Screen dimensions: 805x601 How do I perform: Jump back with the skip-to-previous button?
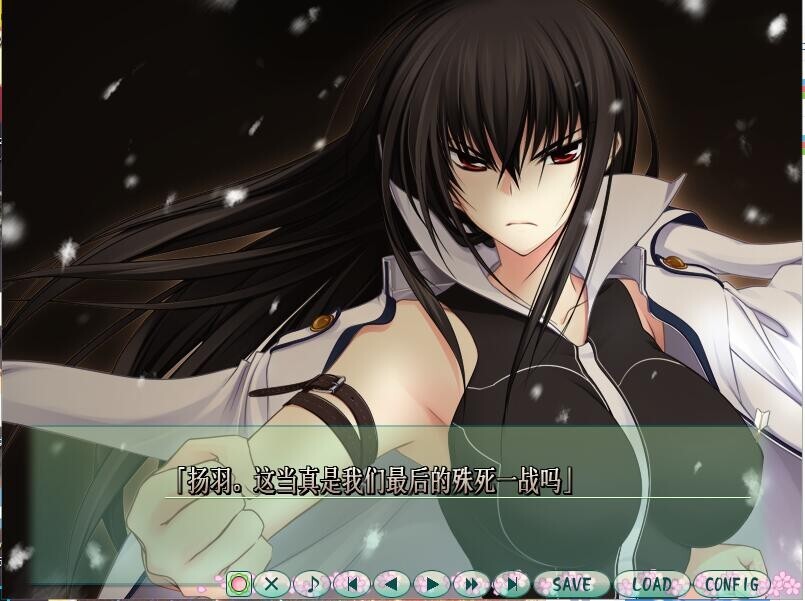tap(352, 583)
